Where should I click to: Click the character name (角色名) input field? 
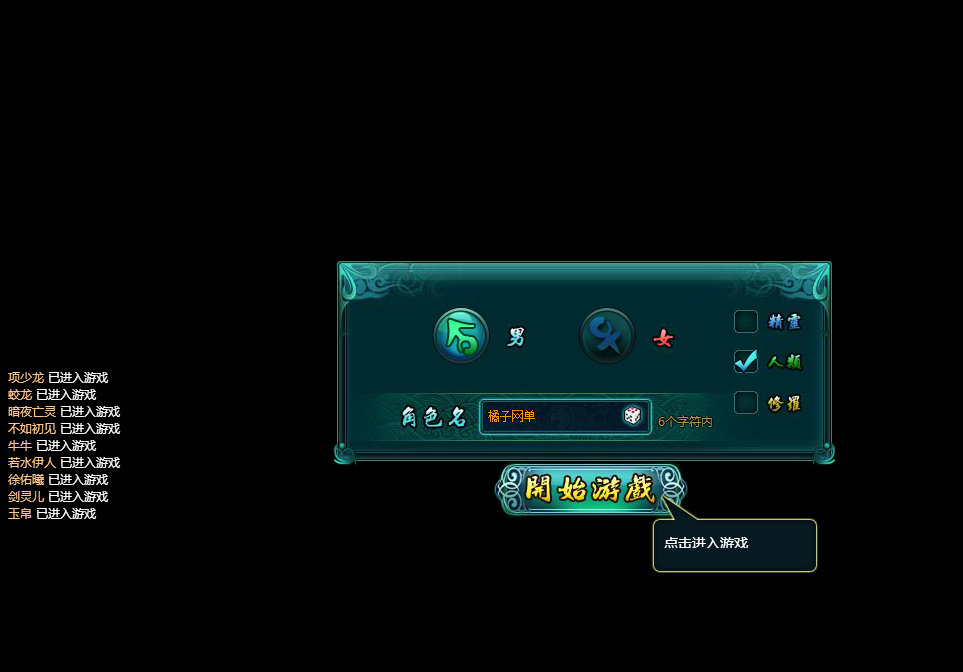pyautogui.click(x=550, y=416)
